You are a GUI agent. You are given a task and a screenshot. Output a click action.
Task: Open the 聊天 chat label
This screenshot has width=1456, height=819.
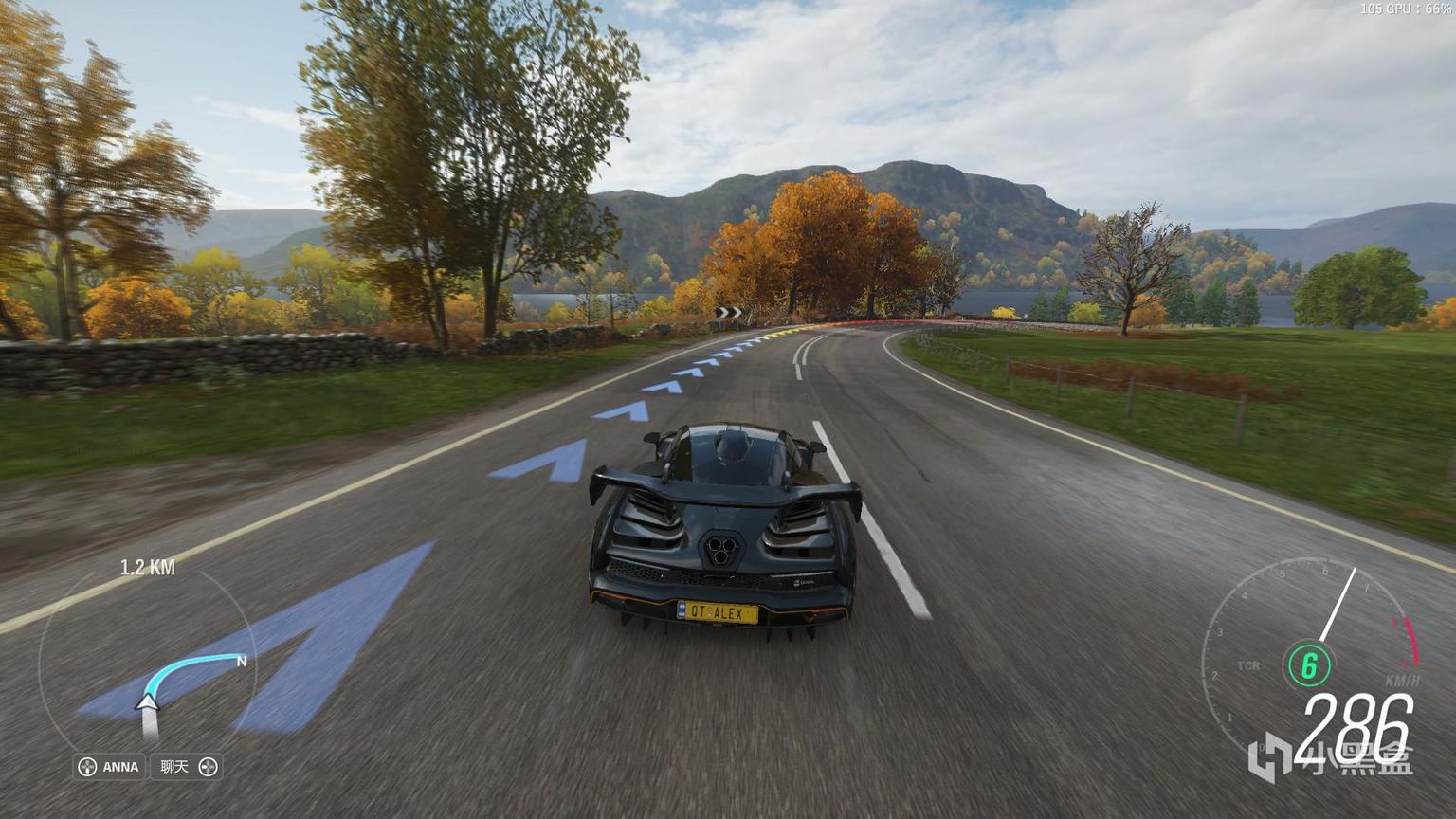click(x=188, y=767)
